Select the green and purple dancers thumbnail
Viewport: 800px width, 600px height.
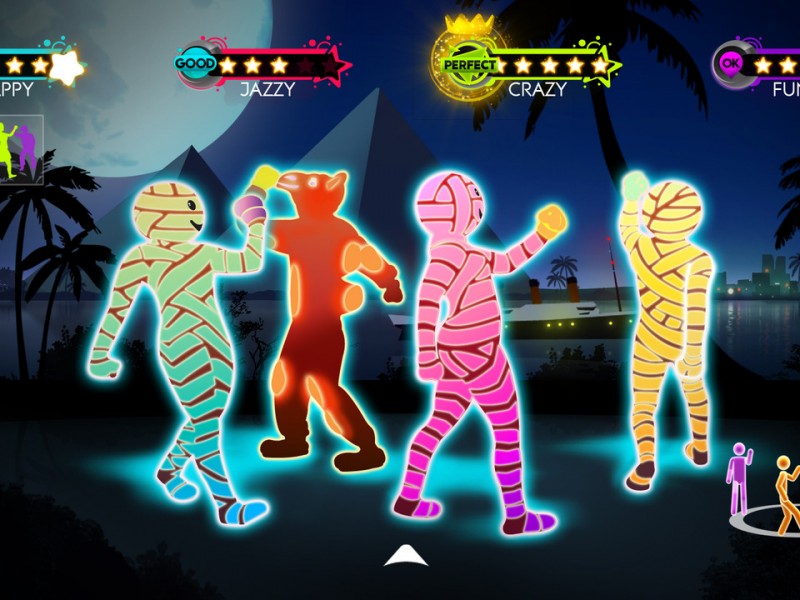tap(19, 148)
